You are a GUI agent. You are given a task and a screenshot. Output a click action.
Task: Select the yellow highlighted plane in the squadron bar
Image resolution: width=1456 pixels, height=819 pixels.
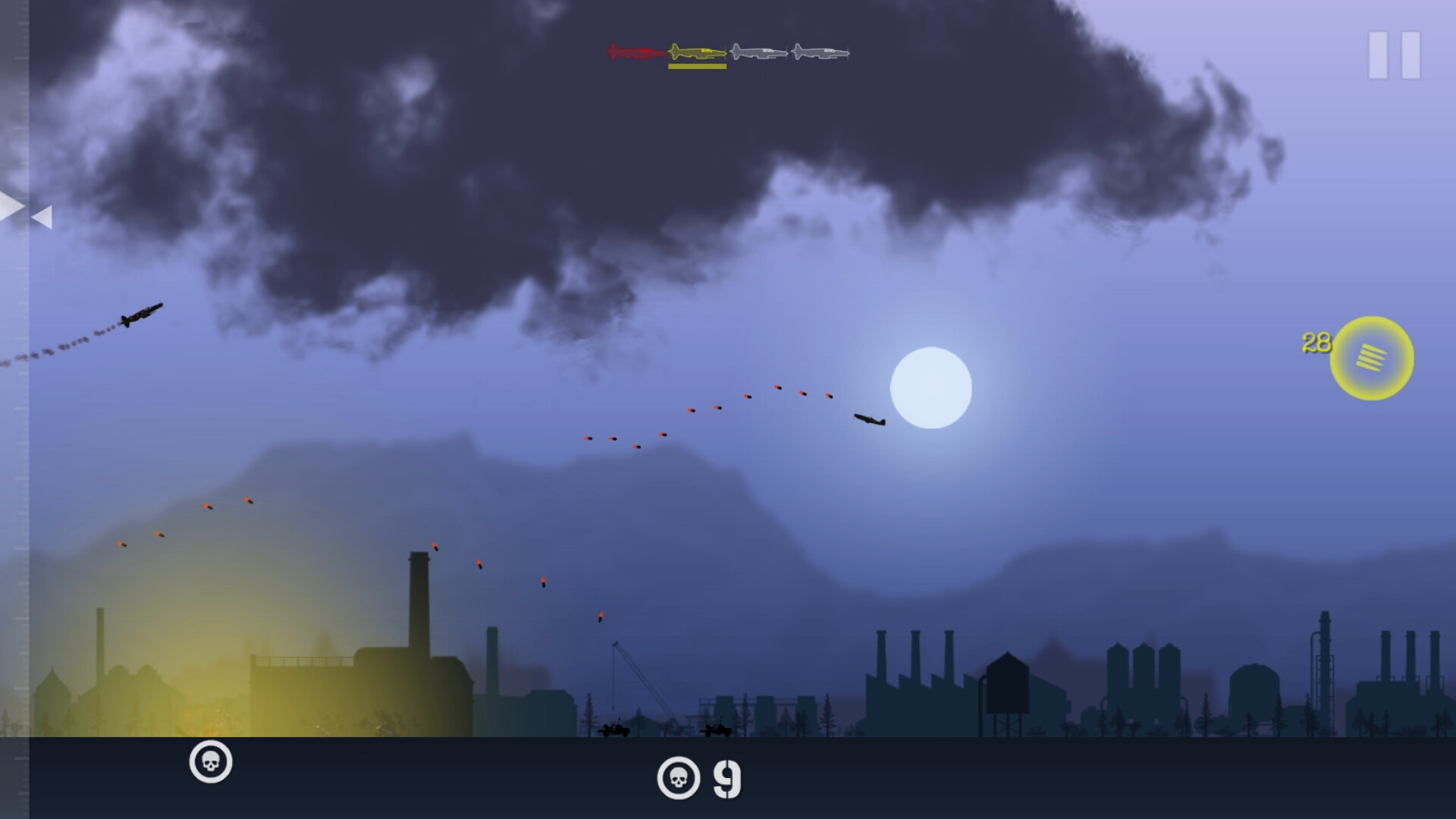[x=698, y=52]
